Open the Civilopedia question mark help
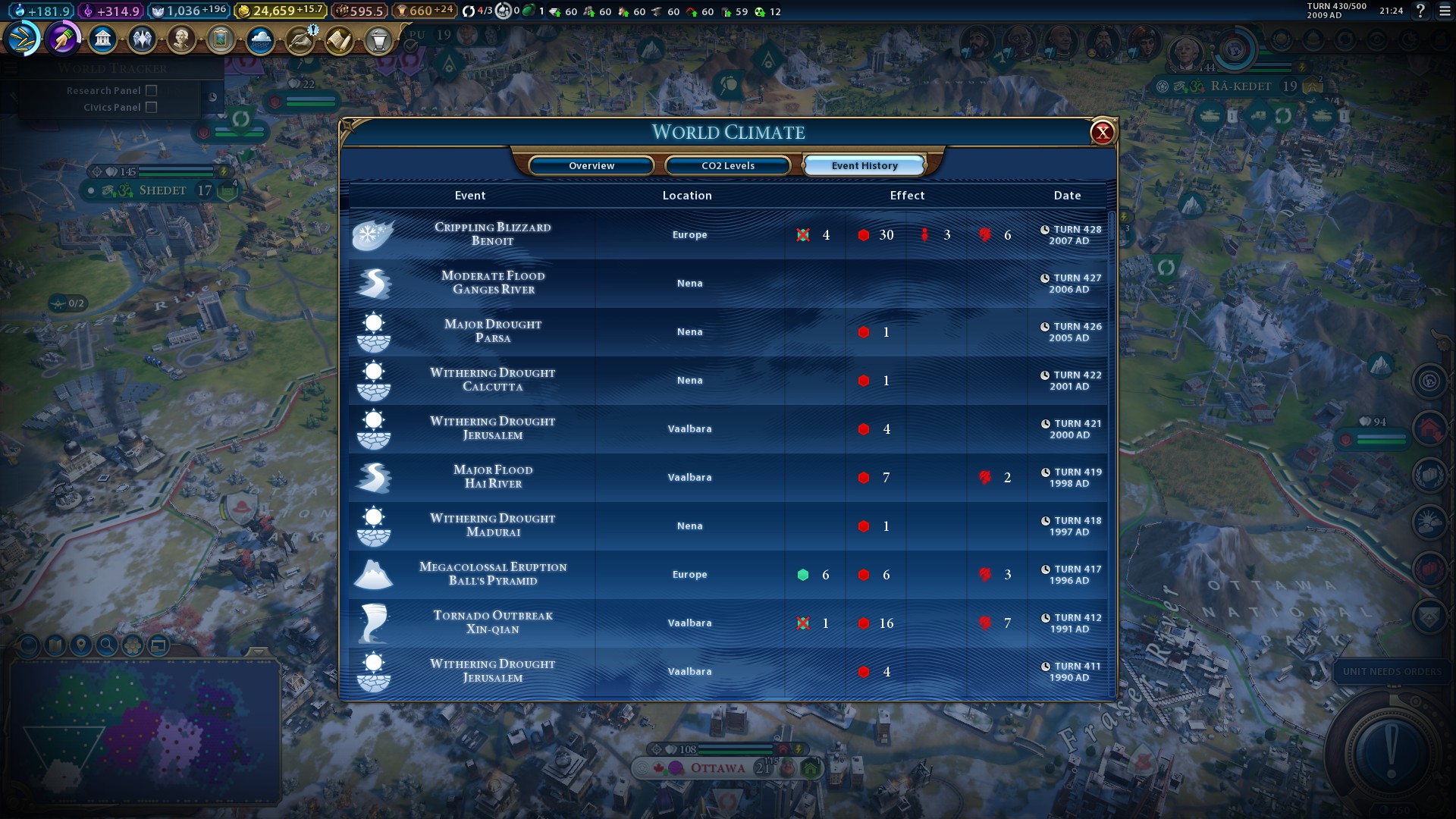 [x=1420, y=11]
